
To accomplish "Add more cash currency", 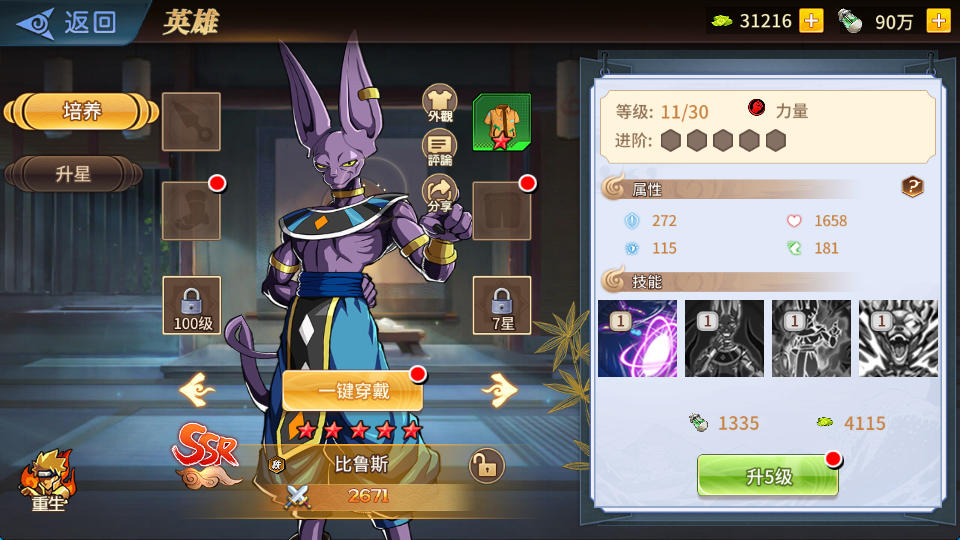I will click(x=938, y=21).
